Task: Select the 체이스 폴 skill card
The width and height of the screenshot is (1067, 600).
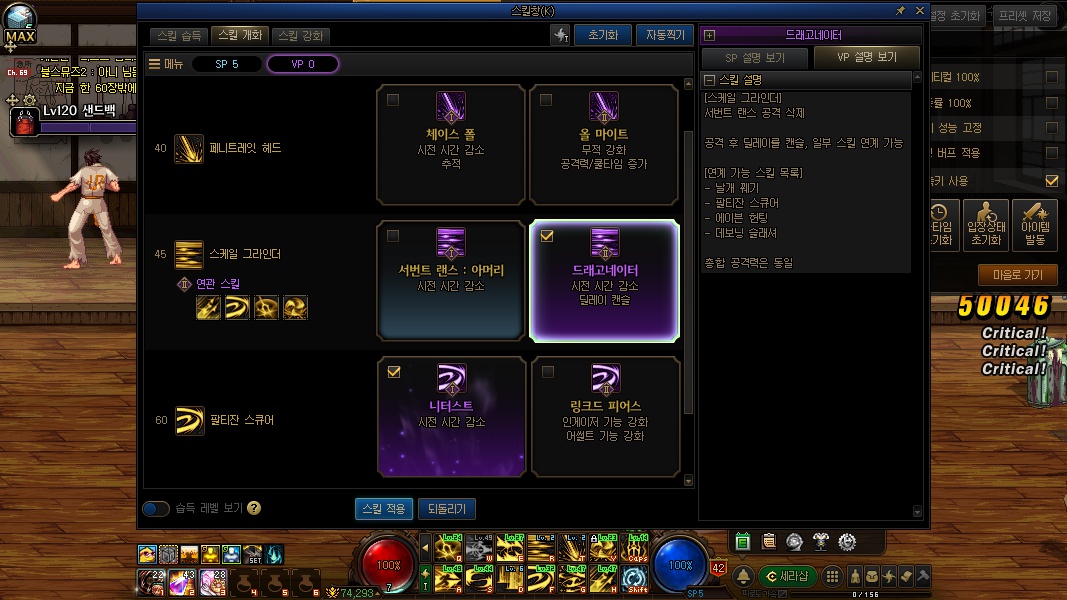Action: 450,144
